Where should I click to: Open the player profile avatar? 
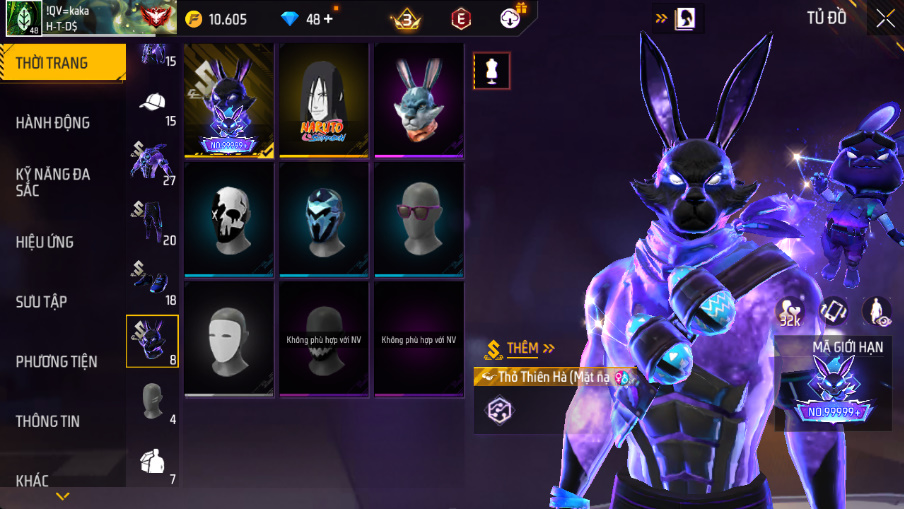[x=24, y=18]
